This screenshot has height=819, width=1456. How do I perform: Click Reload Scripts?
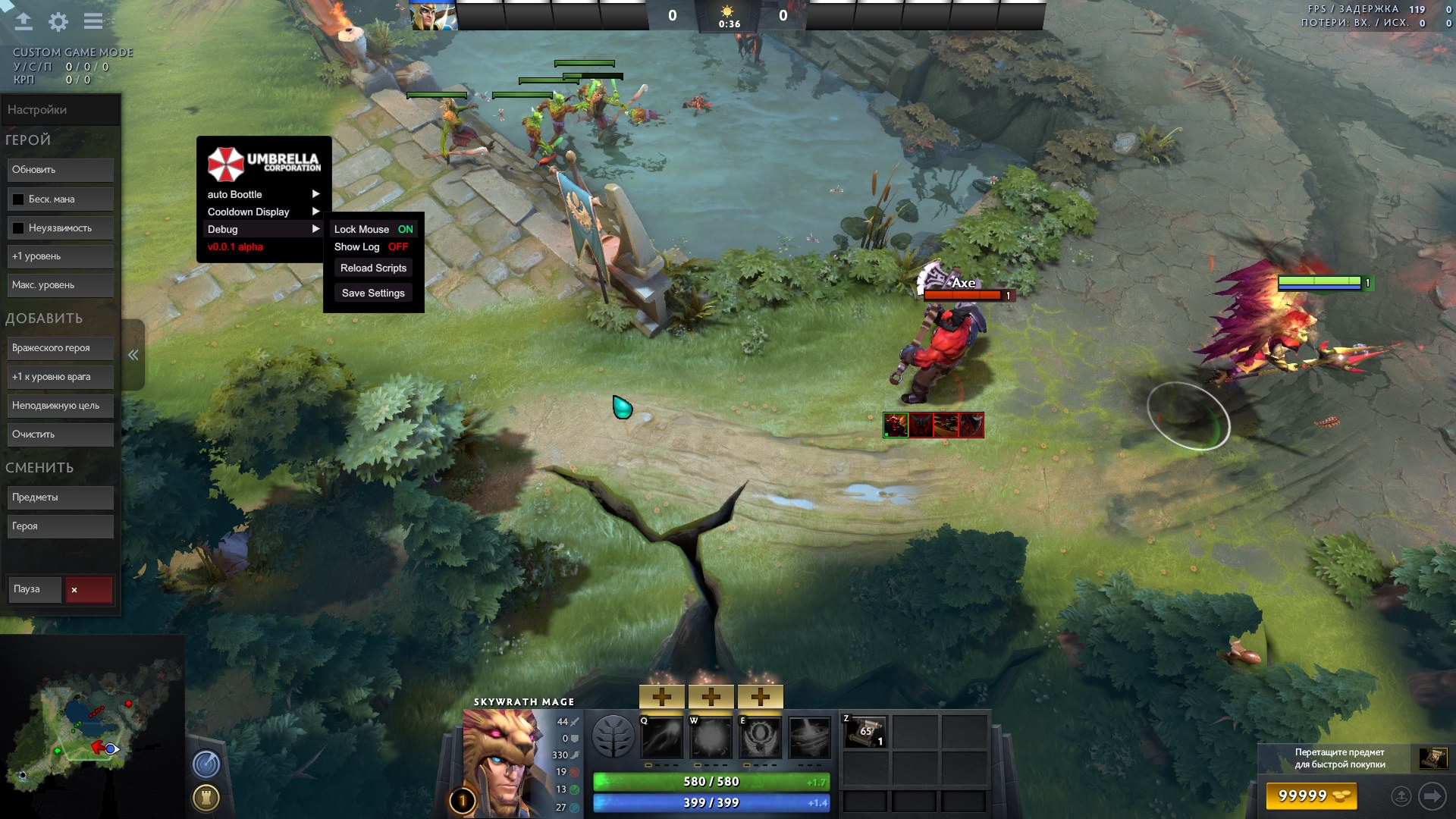[x=373, y=268]
